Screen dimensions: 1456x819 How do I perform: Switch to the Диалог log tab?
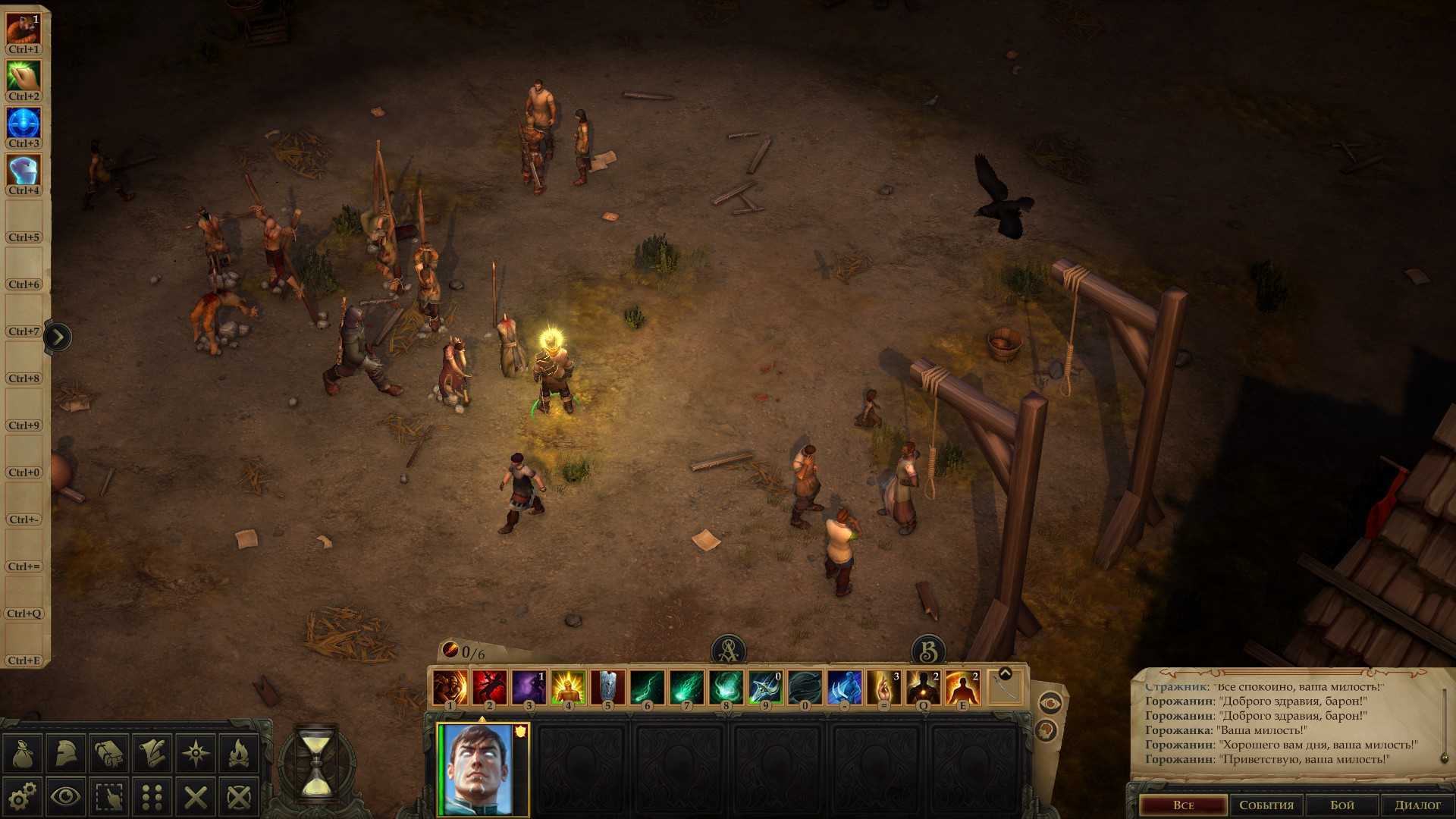[1417, 805]
